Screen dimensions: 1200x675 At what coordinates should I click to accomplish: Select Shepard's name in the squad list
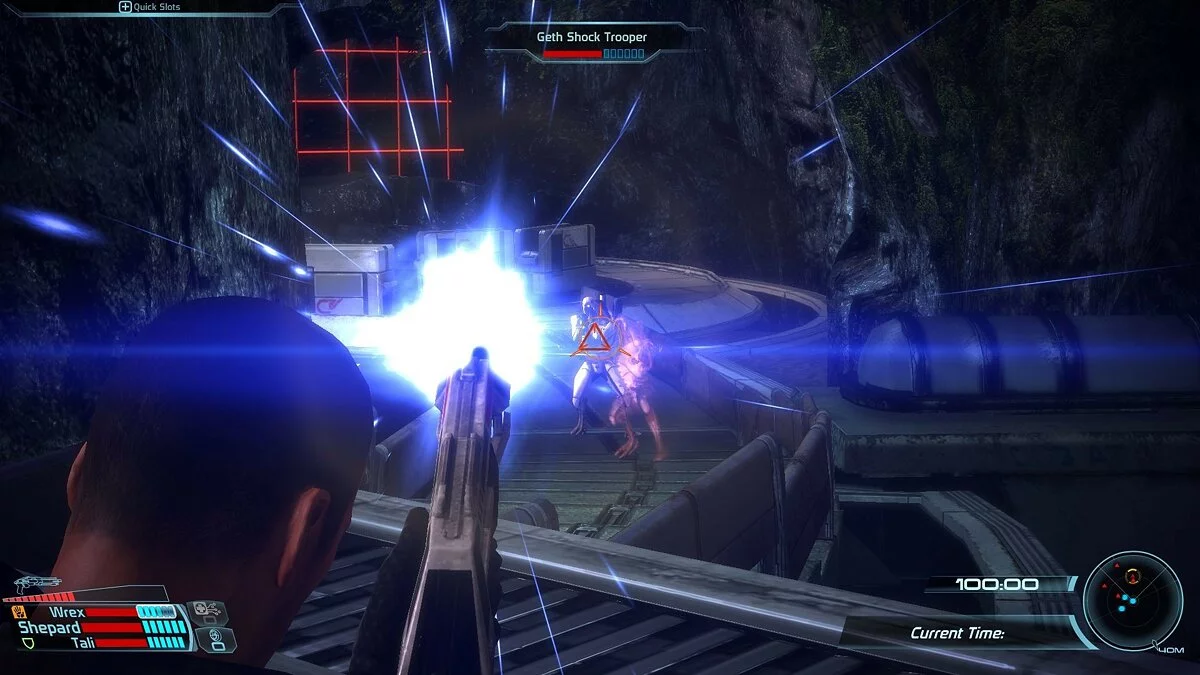pos(49,627)
